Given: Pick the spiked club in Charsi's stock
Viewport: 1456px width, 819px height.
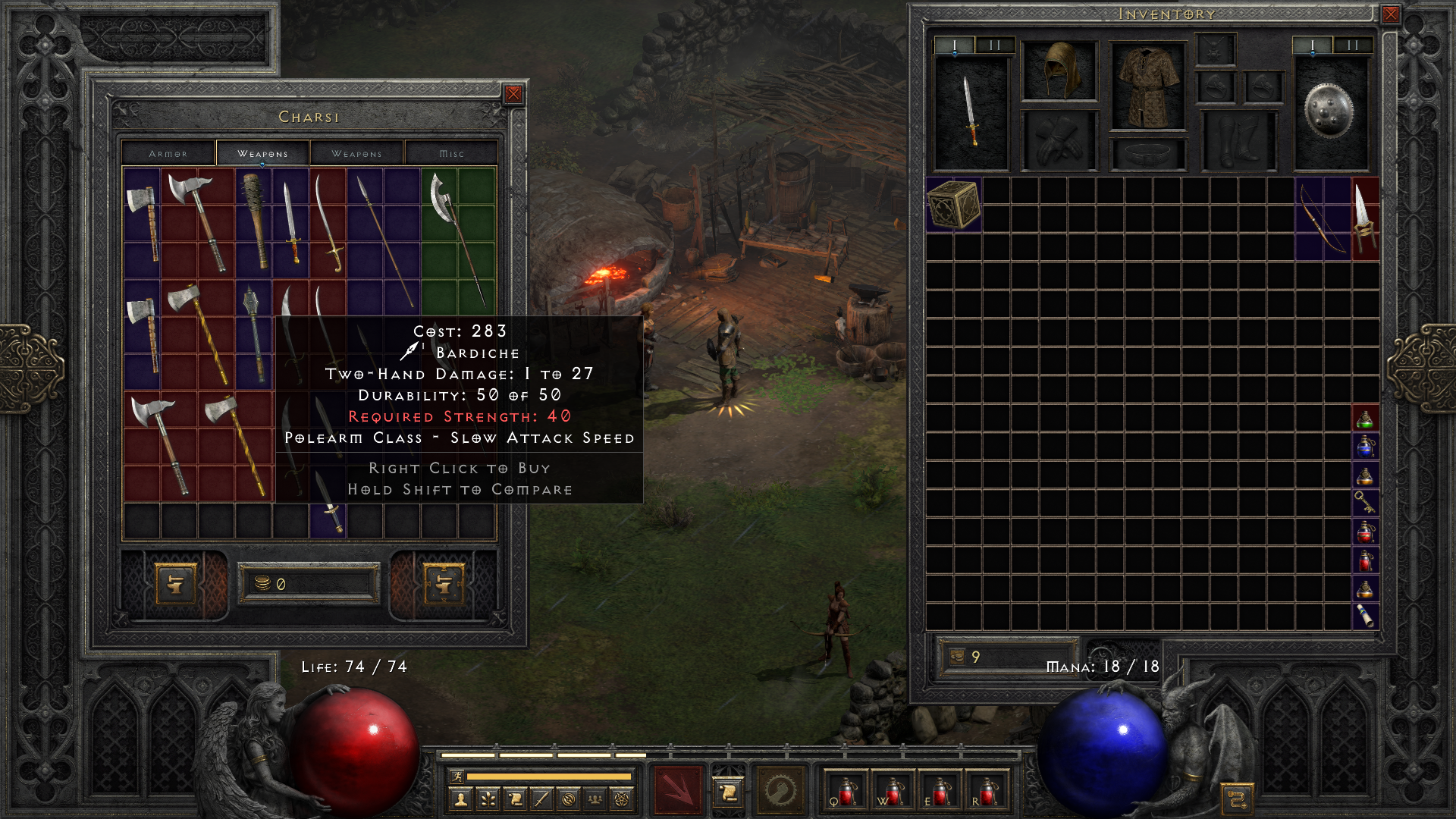Looking at the screenshot, I should [x=254, y=221].
